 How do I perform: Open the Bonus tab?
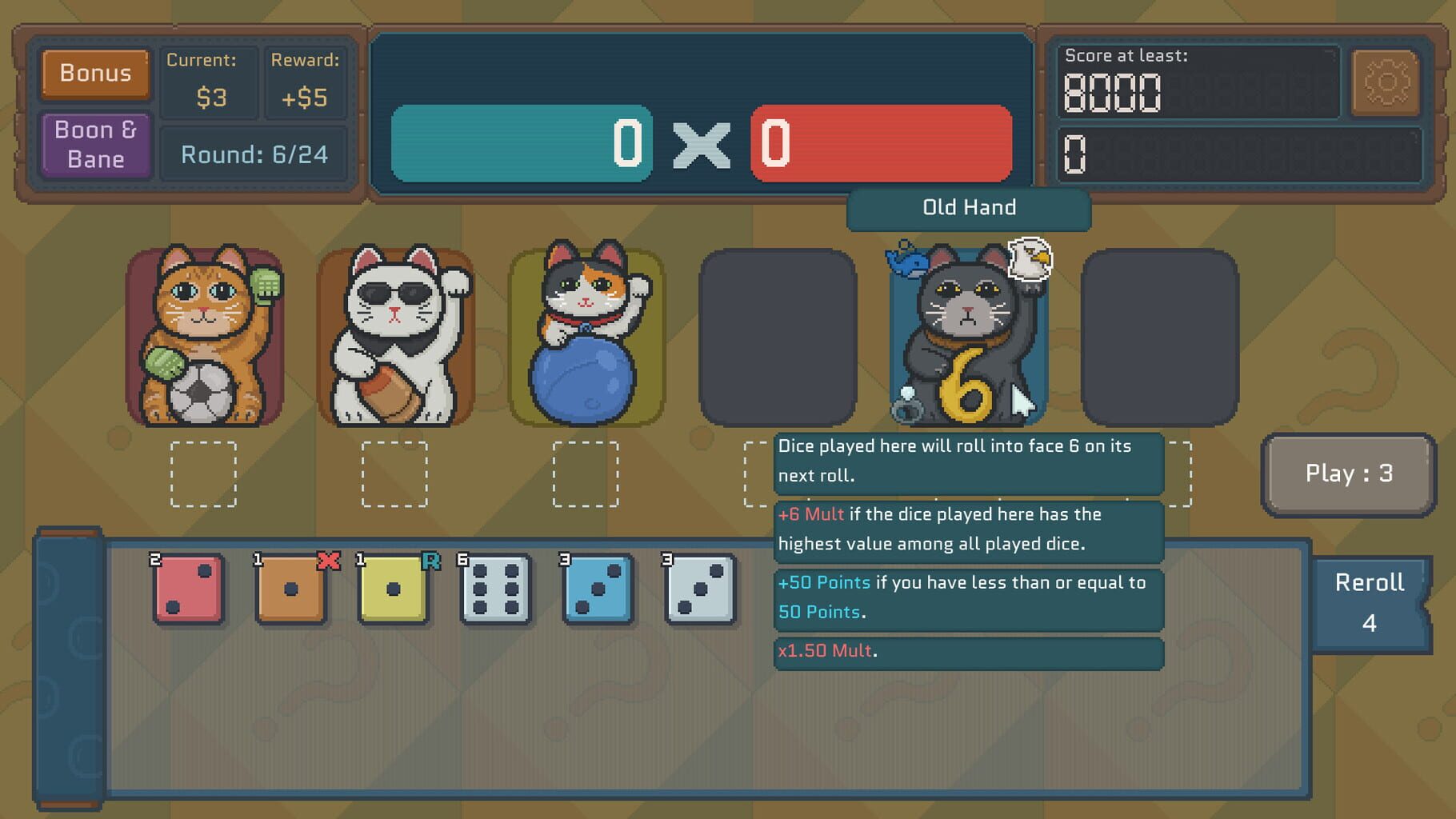[95, 73]
